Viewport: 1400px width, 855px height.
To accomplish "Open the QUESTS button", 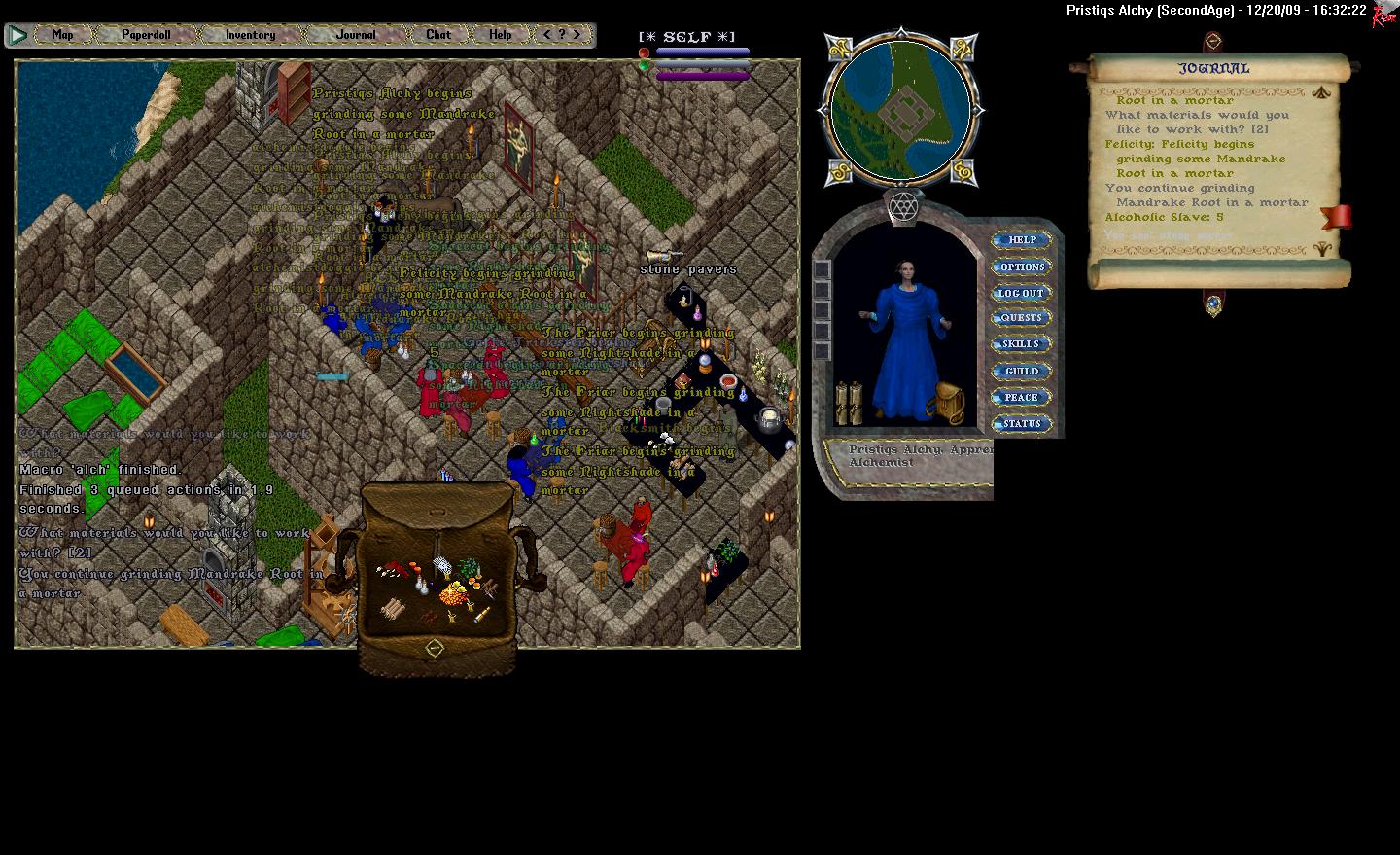I will click(1022, 318).
